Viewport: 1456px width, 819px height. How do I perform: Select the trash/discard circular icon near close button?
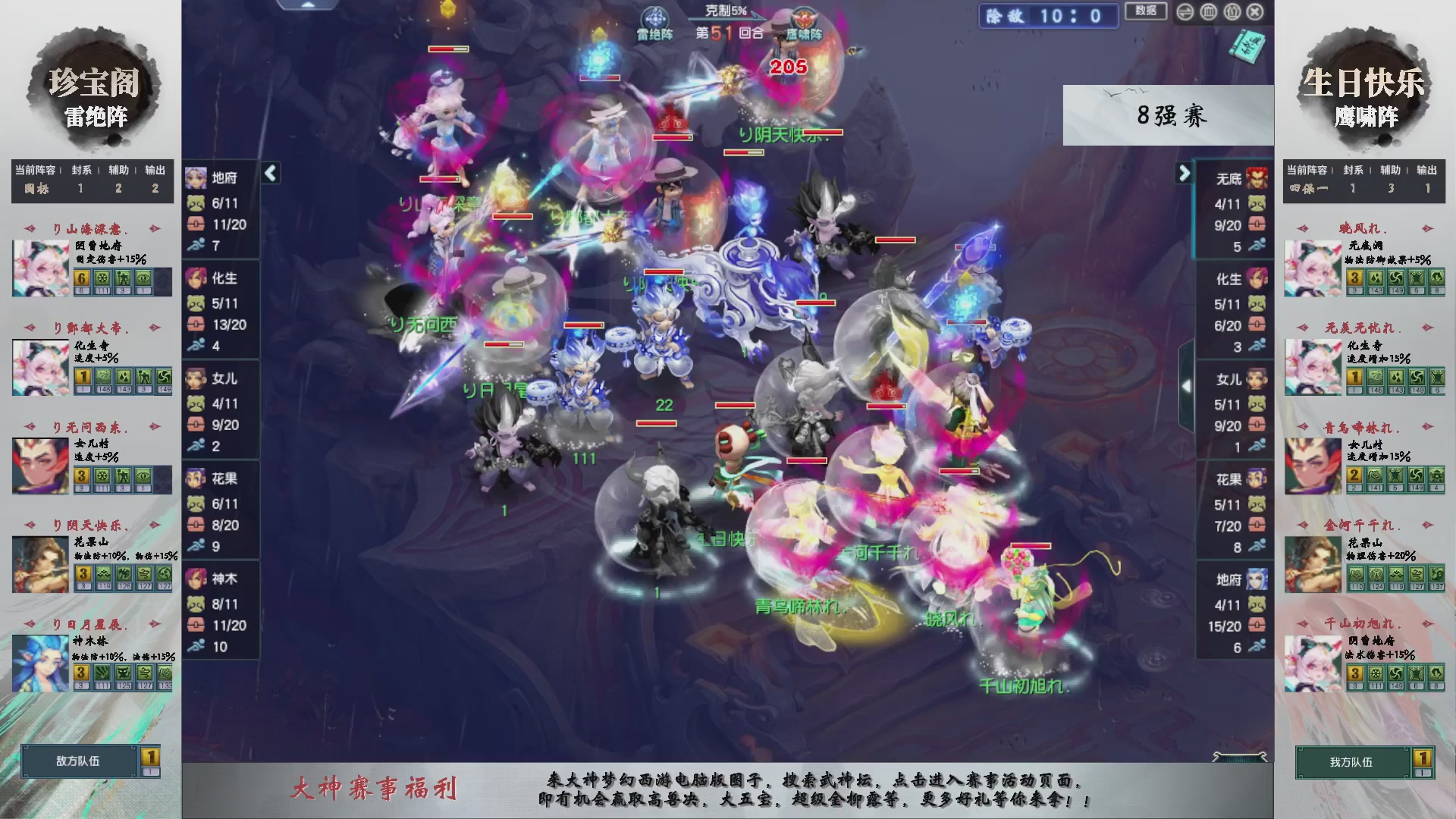[1209, 12]
